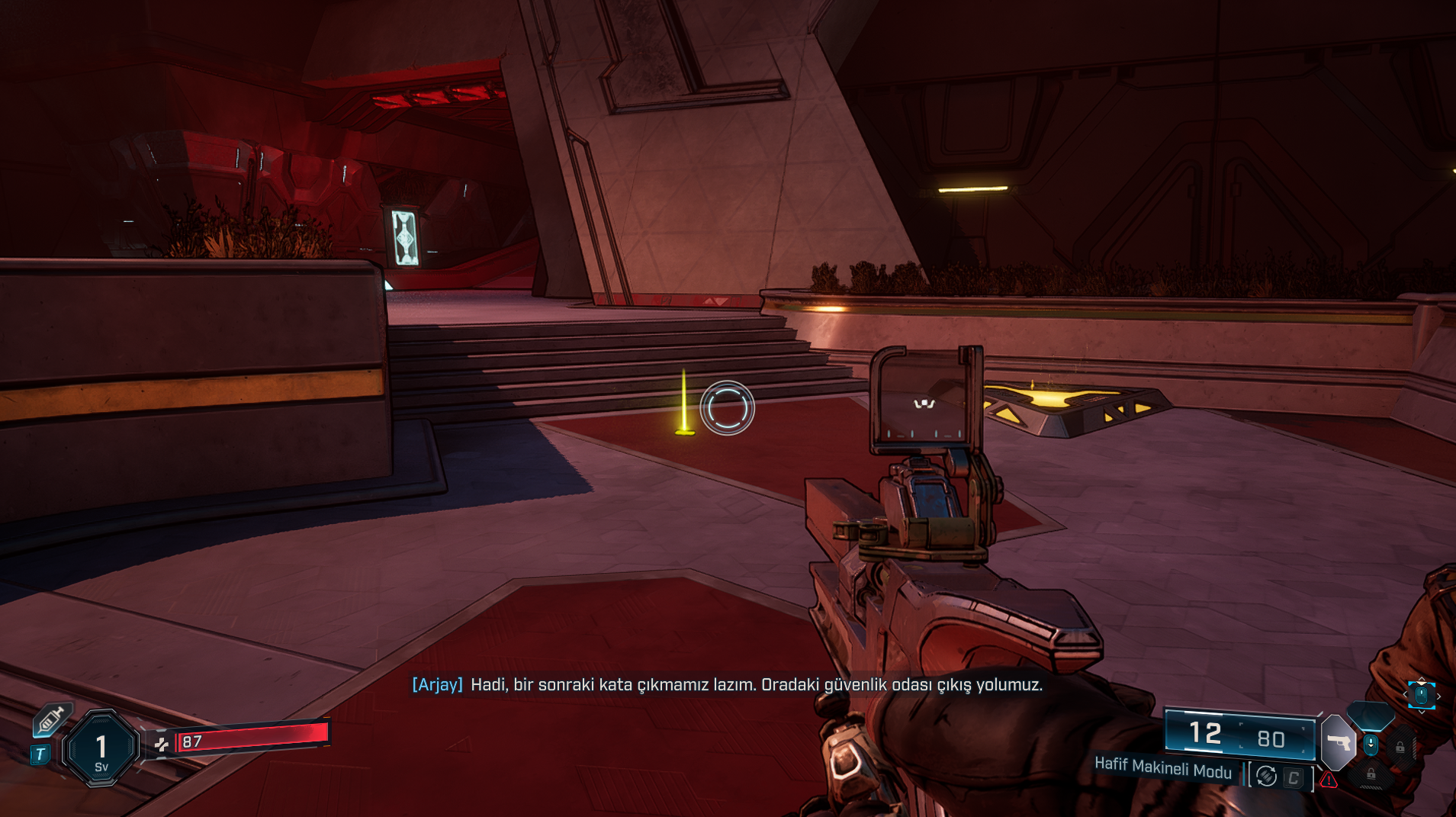Click the red warning triangle icon

[x=1329, y=780]
